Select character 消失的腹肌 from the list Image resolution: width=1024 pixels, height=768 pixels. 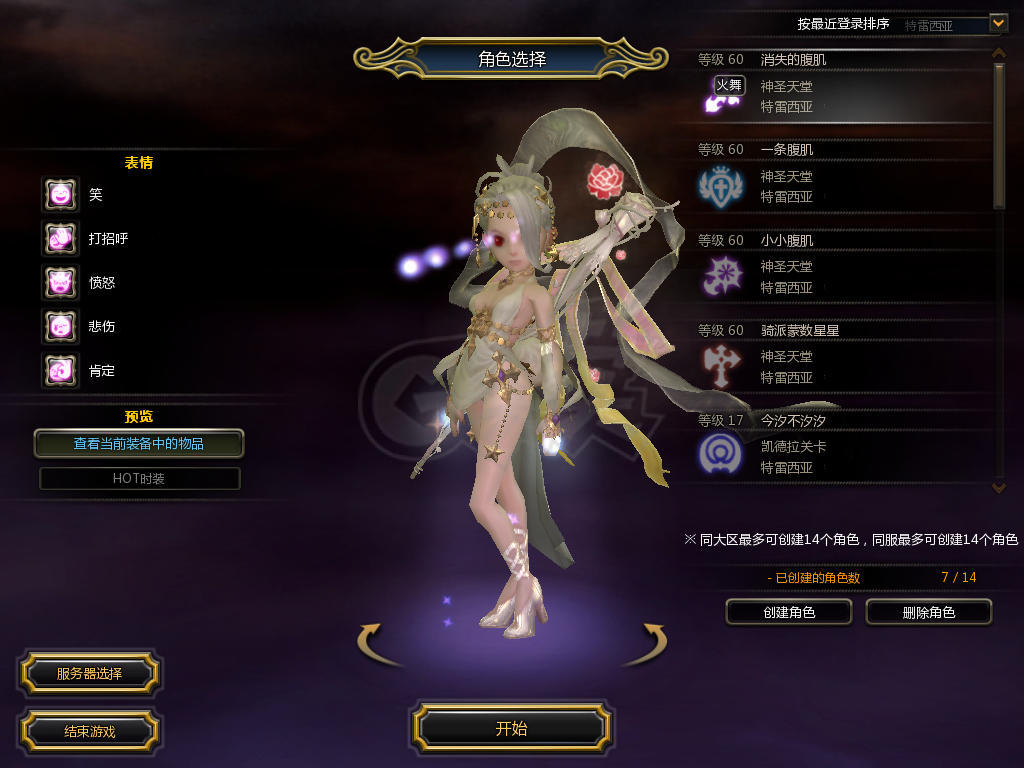pyautogui.click(x=840, y=87)
